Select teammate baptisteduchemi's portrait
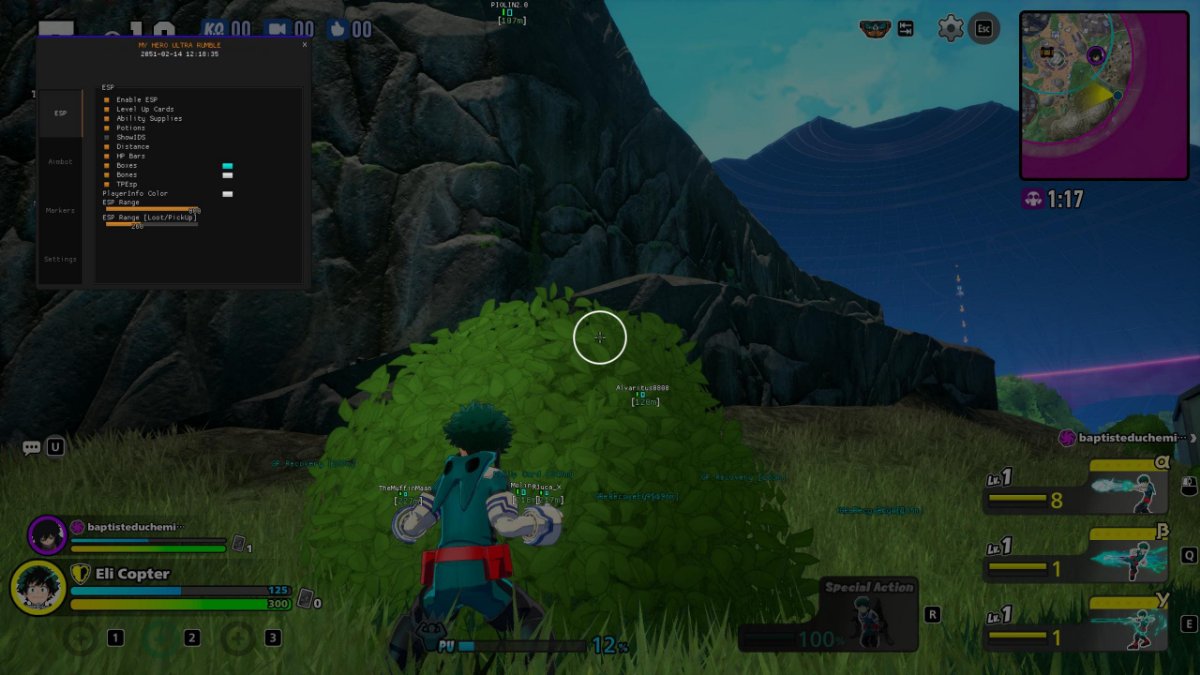This screenshot has height=675, width=1200. (47, 535)
